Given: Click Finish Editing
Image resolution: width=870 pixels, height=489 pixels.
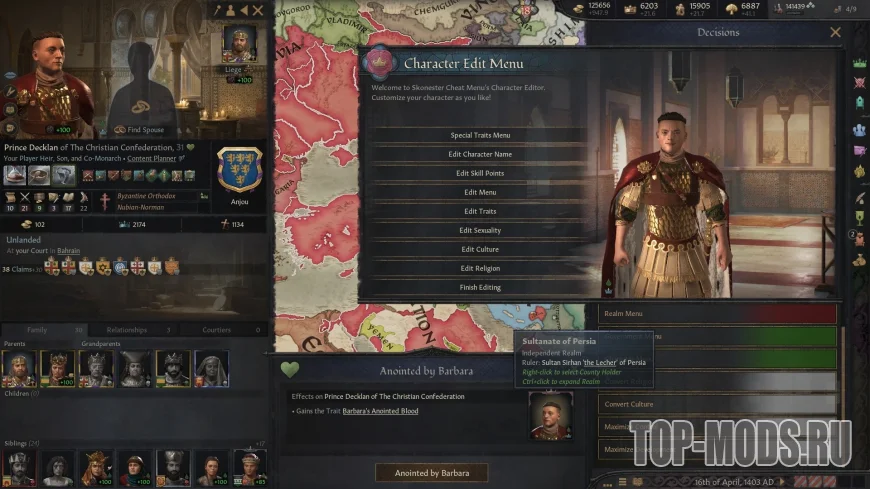Looking at the screenshot, I should (x=480, y=287).
